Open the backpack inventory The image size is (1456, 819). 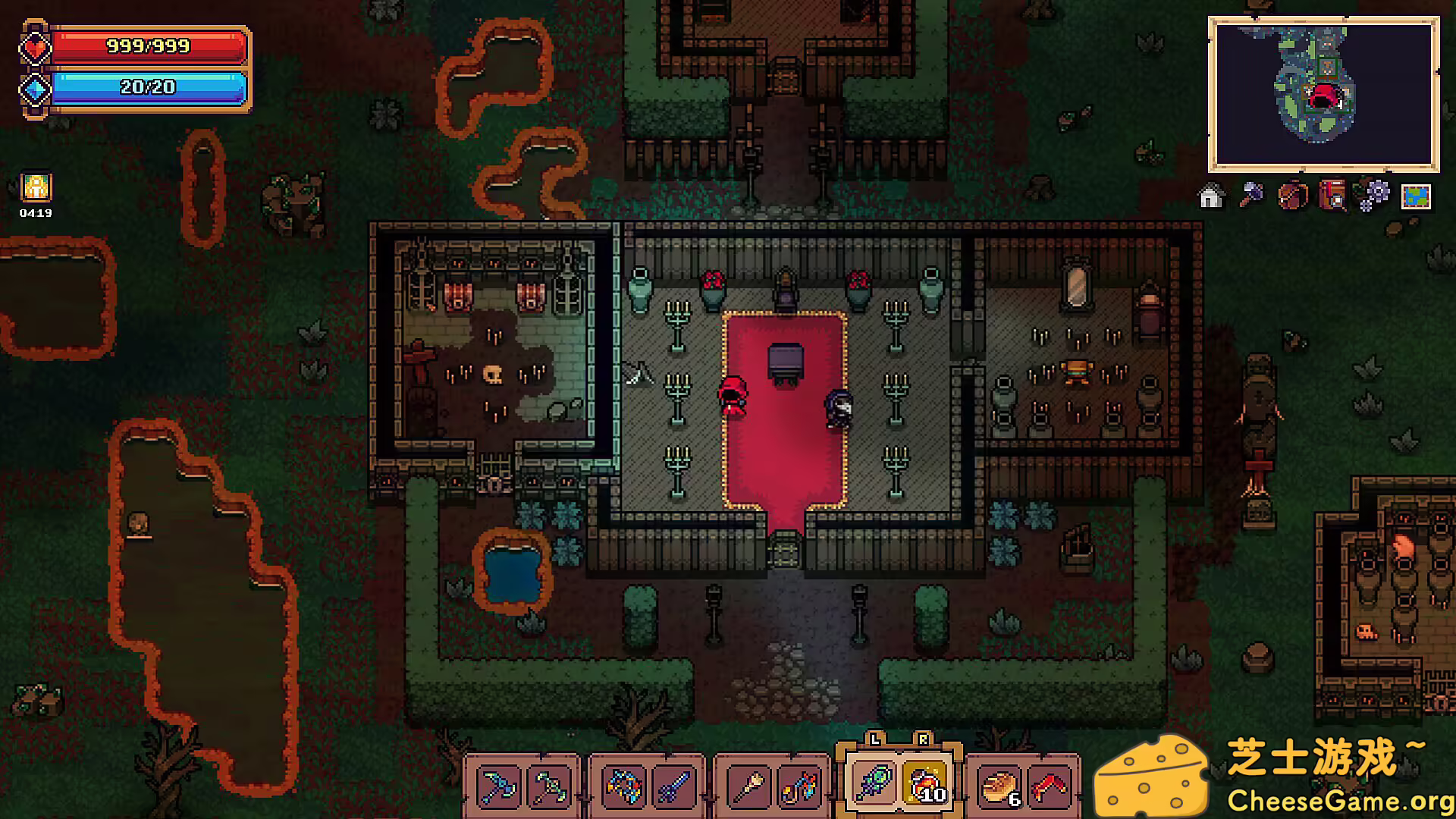tap(1292, 196)
